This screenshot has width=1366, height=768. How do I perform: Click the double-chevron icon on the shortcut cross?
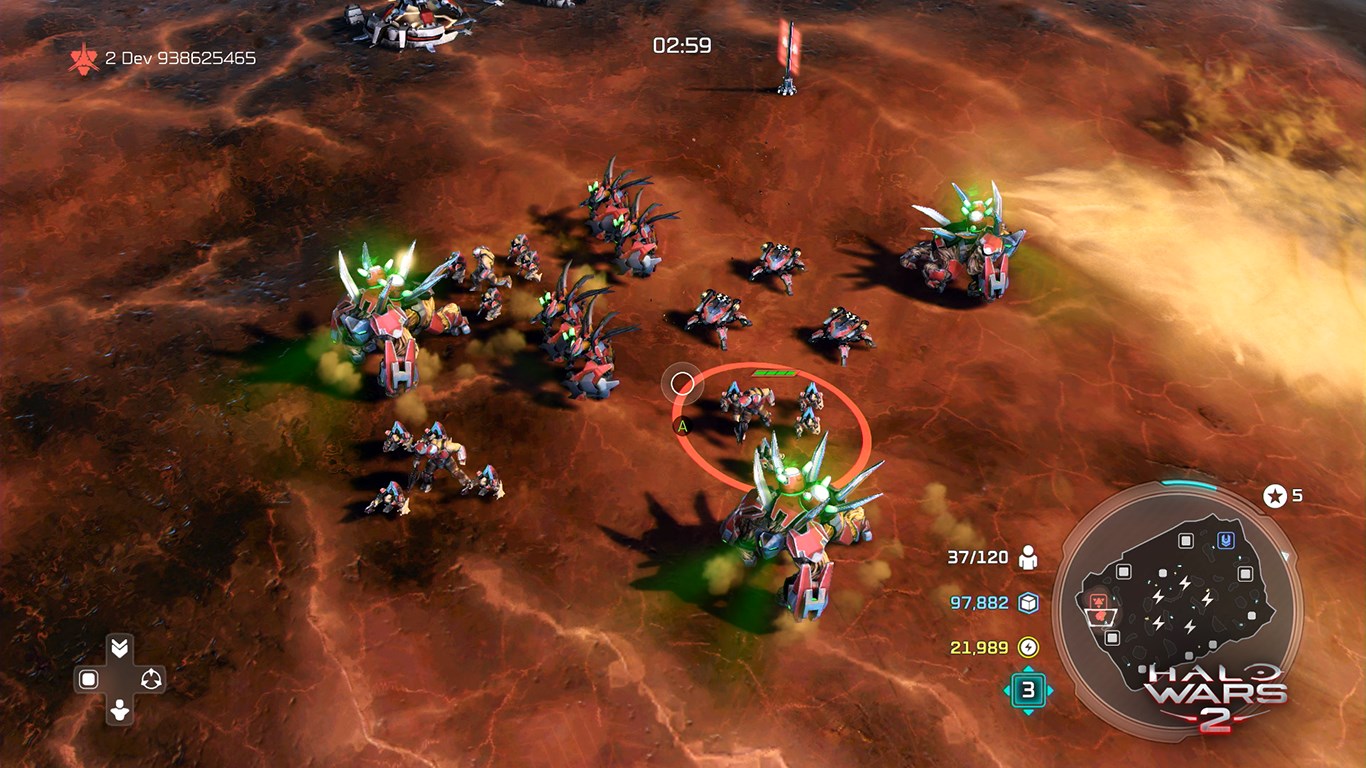click(x=119, y=648)
